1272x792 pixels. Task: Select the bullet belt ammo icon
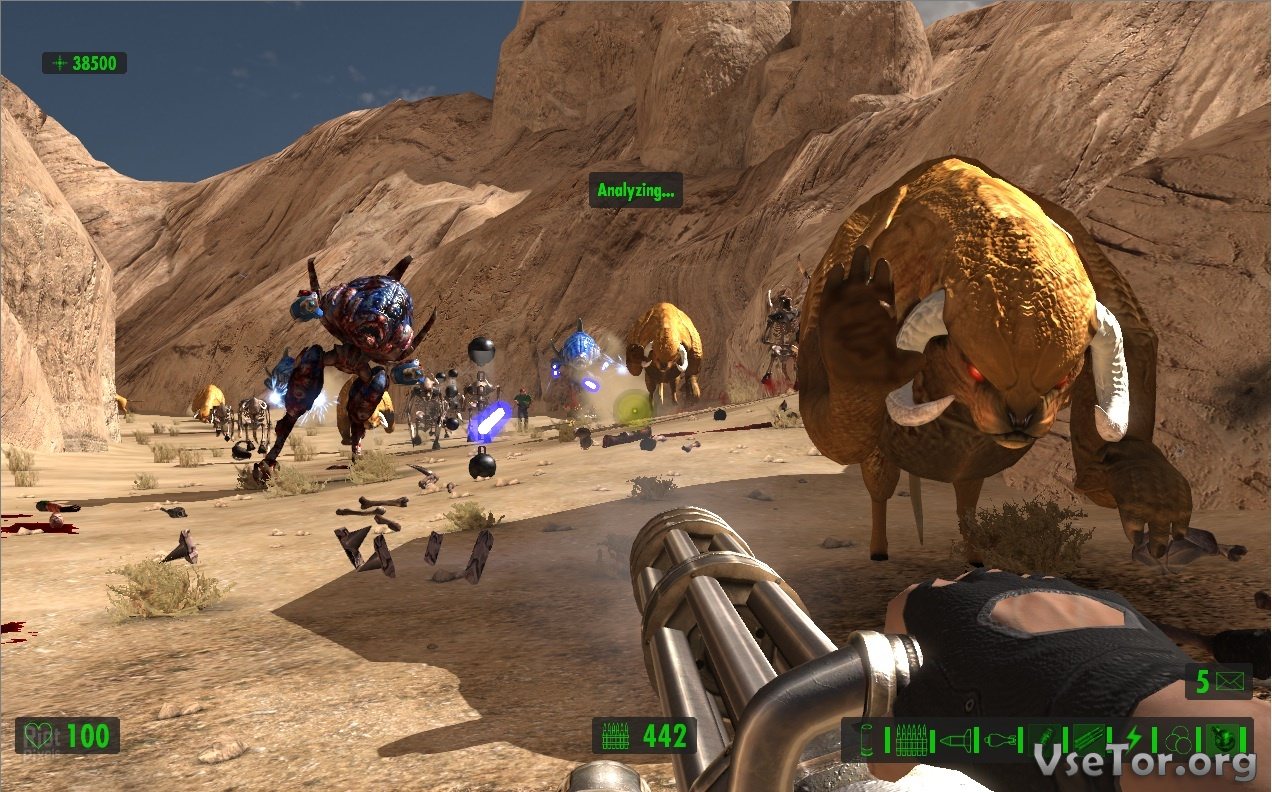[910, 741]
